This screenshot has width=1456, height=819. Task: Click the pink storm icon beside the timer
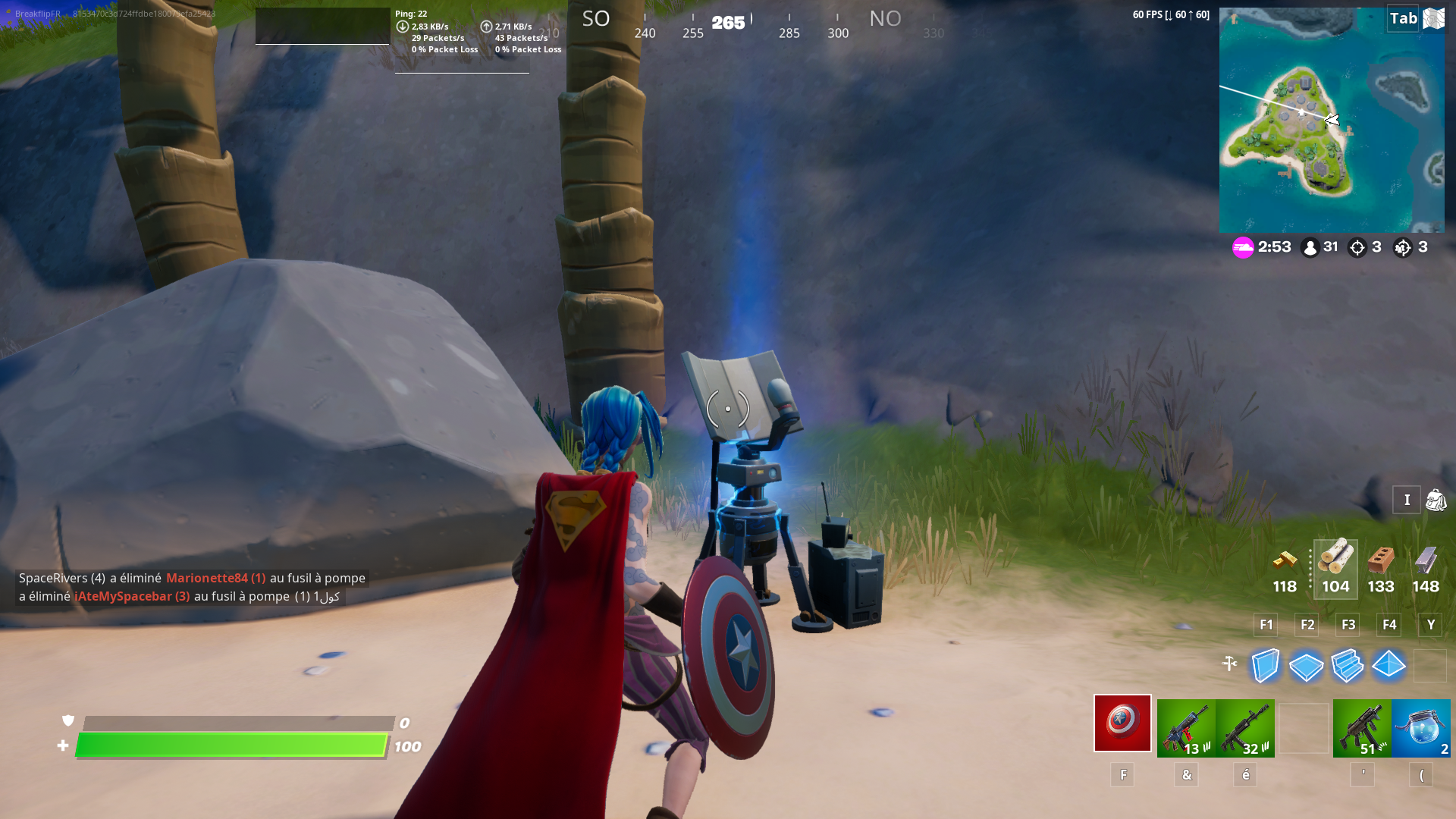tap(1242, 246)
